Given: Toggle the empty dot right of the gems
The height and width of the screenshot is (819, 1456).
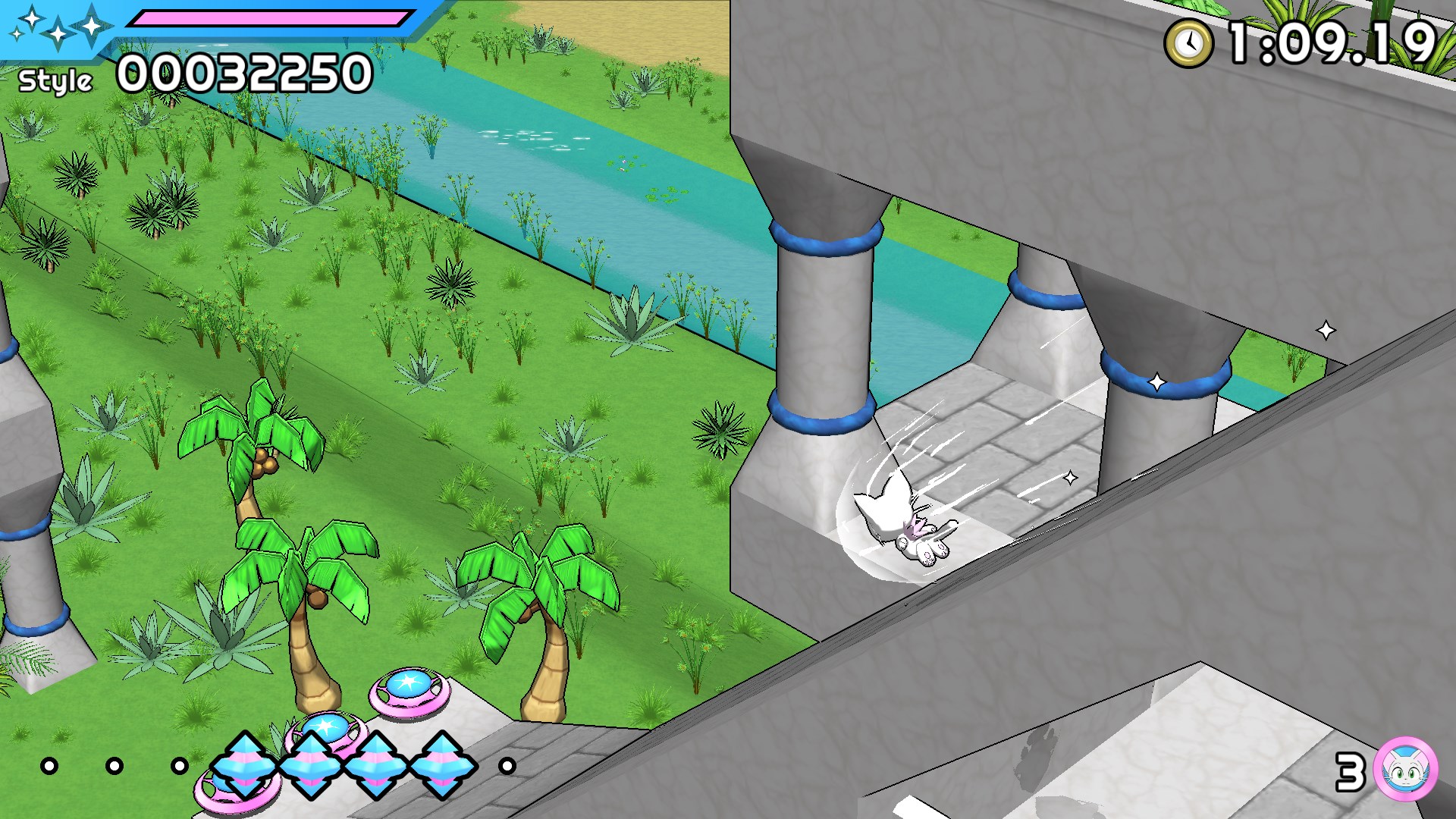Looking at the screenshot, I should pos(505,767).
